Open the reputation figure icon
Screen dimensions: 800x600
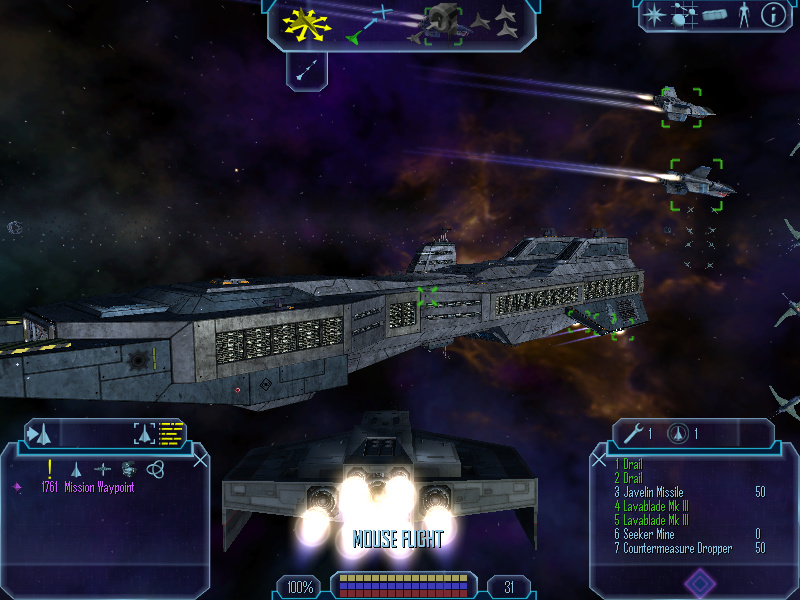pyautogui.click(x=743, y=15)
